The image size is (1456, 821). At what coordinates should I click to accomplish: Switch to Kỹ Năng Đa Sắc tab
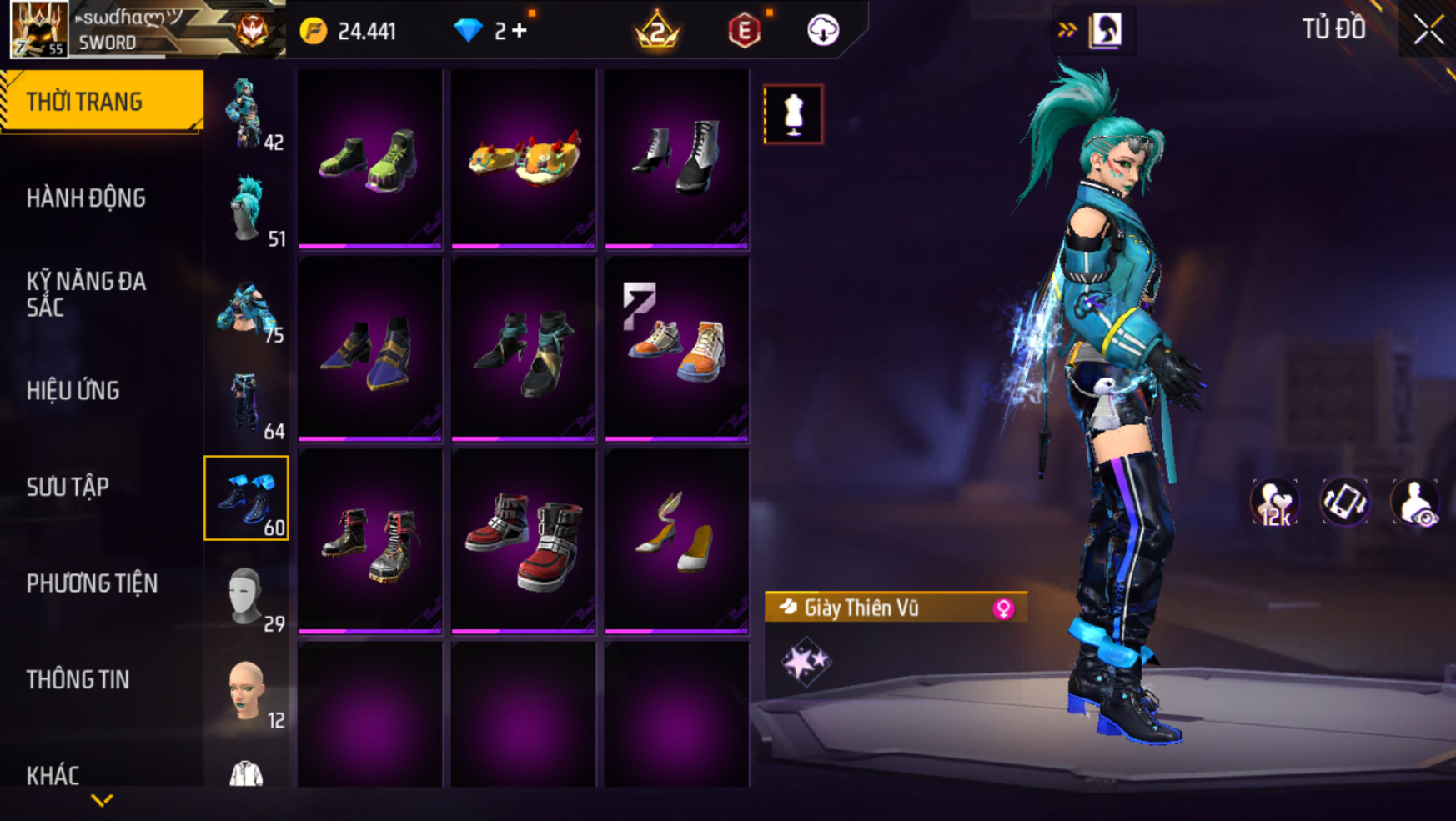coord(86,294)
